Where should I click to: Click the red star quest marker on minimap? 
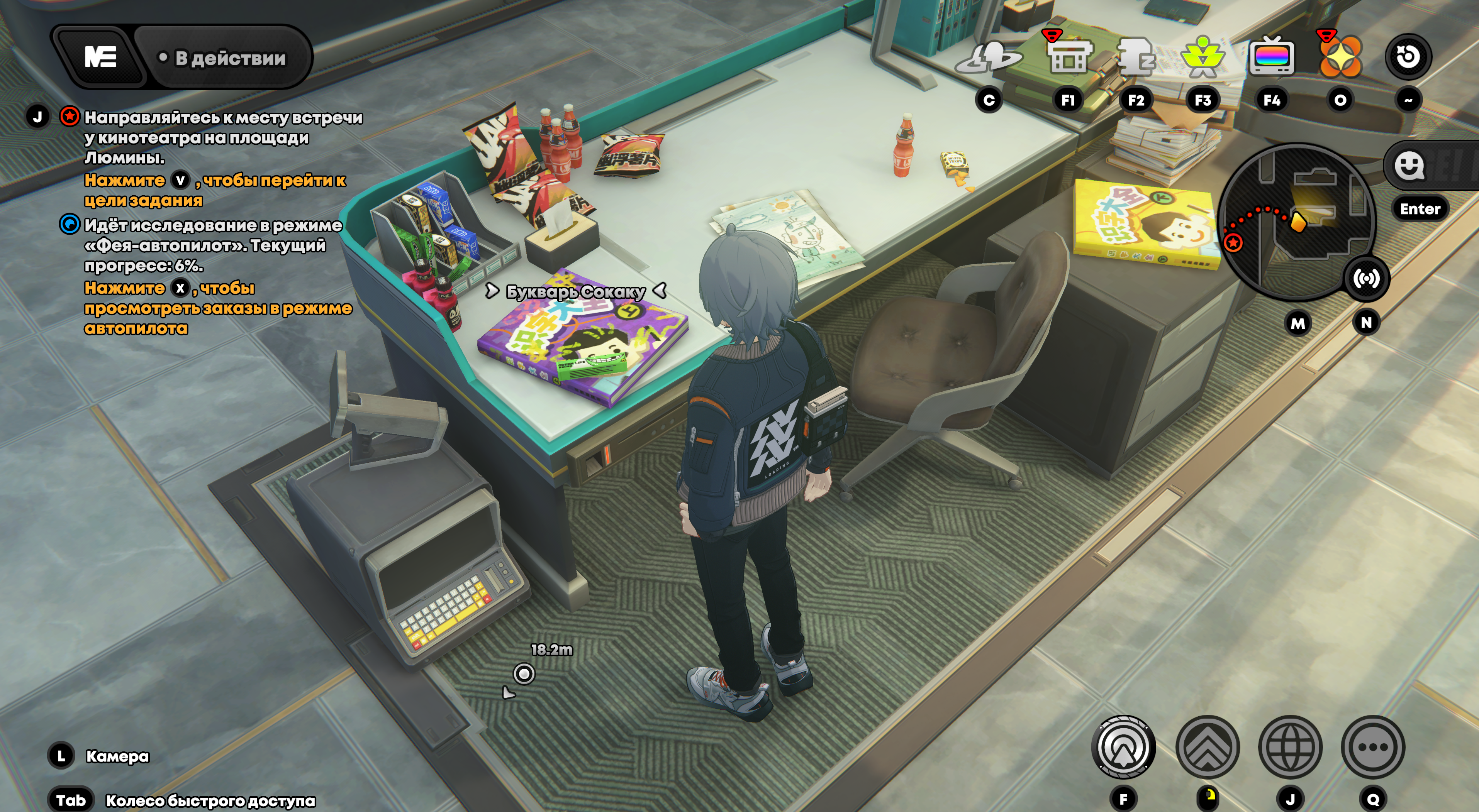click(1233, 242)
